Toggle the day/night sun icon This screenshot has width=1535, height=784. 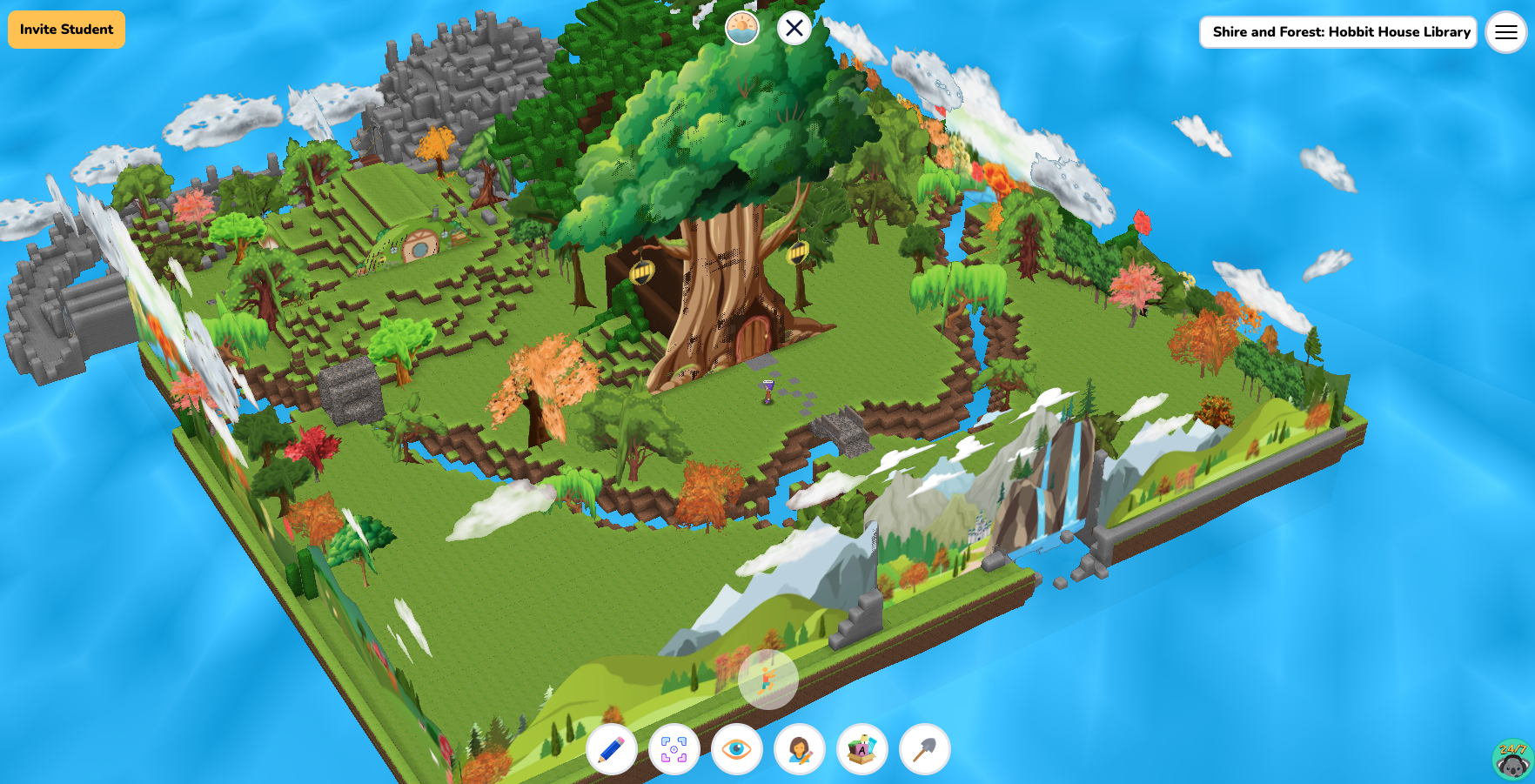(x=742, y=26)
